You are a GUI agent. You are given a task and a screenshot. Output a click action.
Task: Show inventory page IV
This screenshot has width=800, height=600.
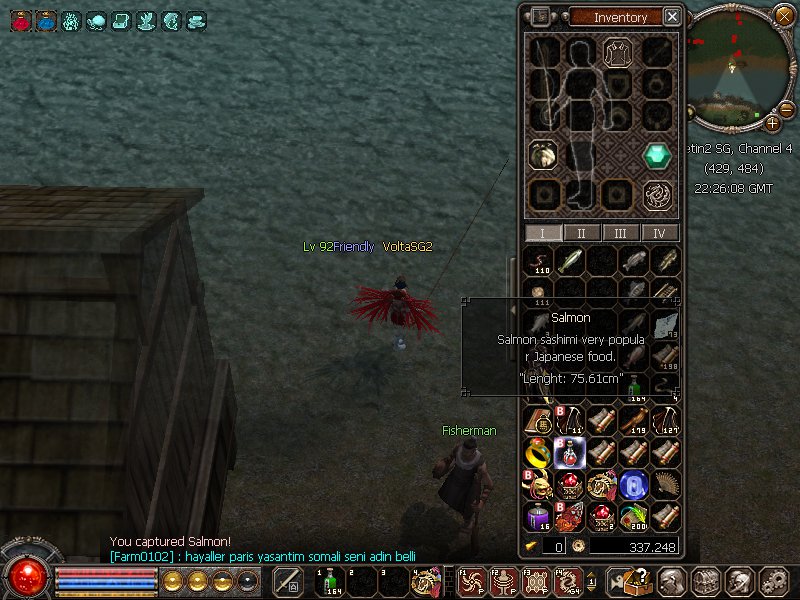(x=658, y=233)
